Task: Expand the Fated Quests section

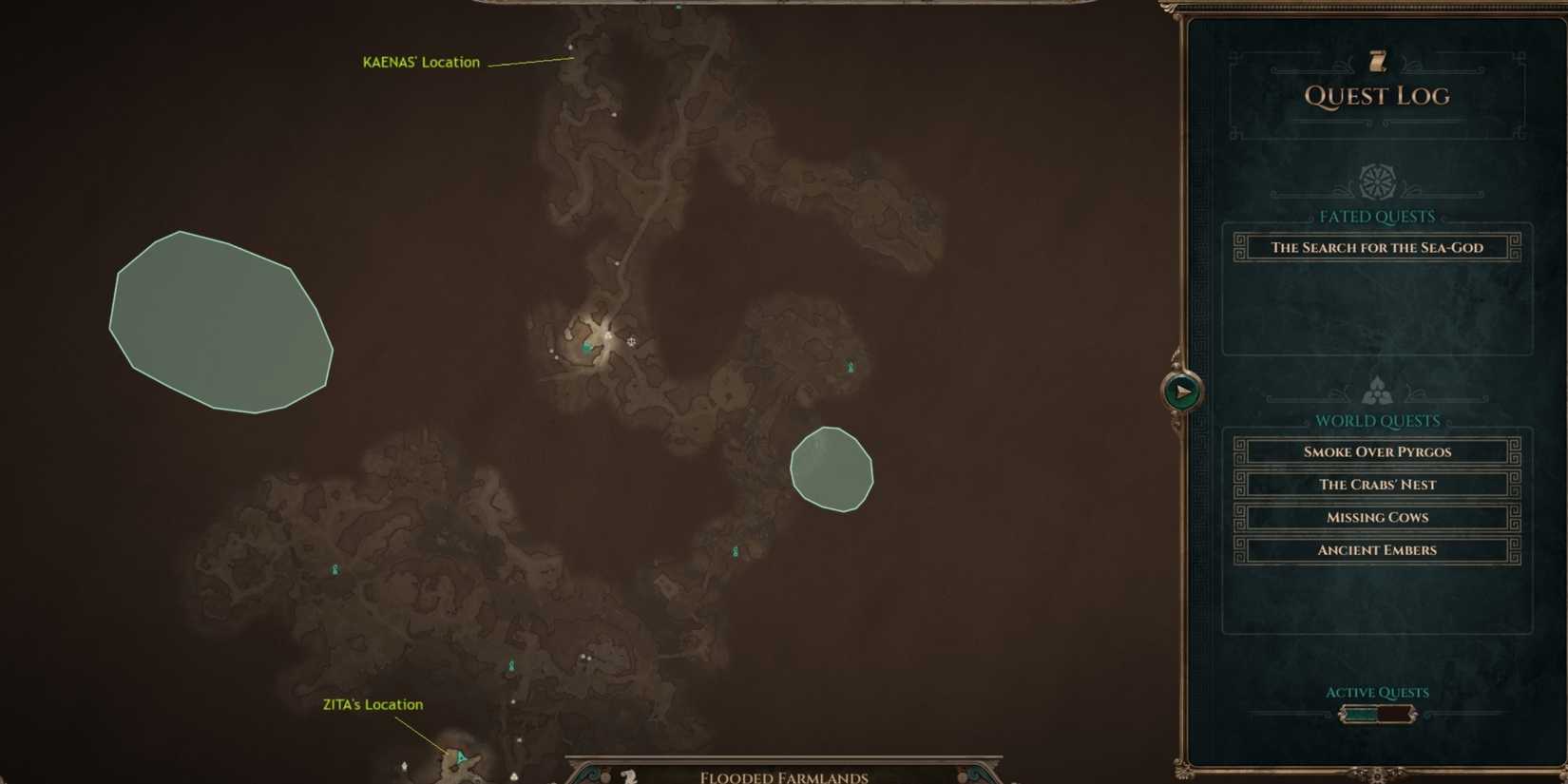Action: (1376, 217)
